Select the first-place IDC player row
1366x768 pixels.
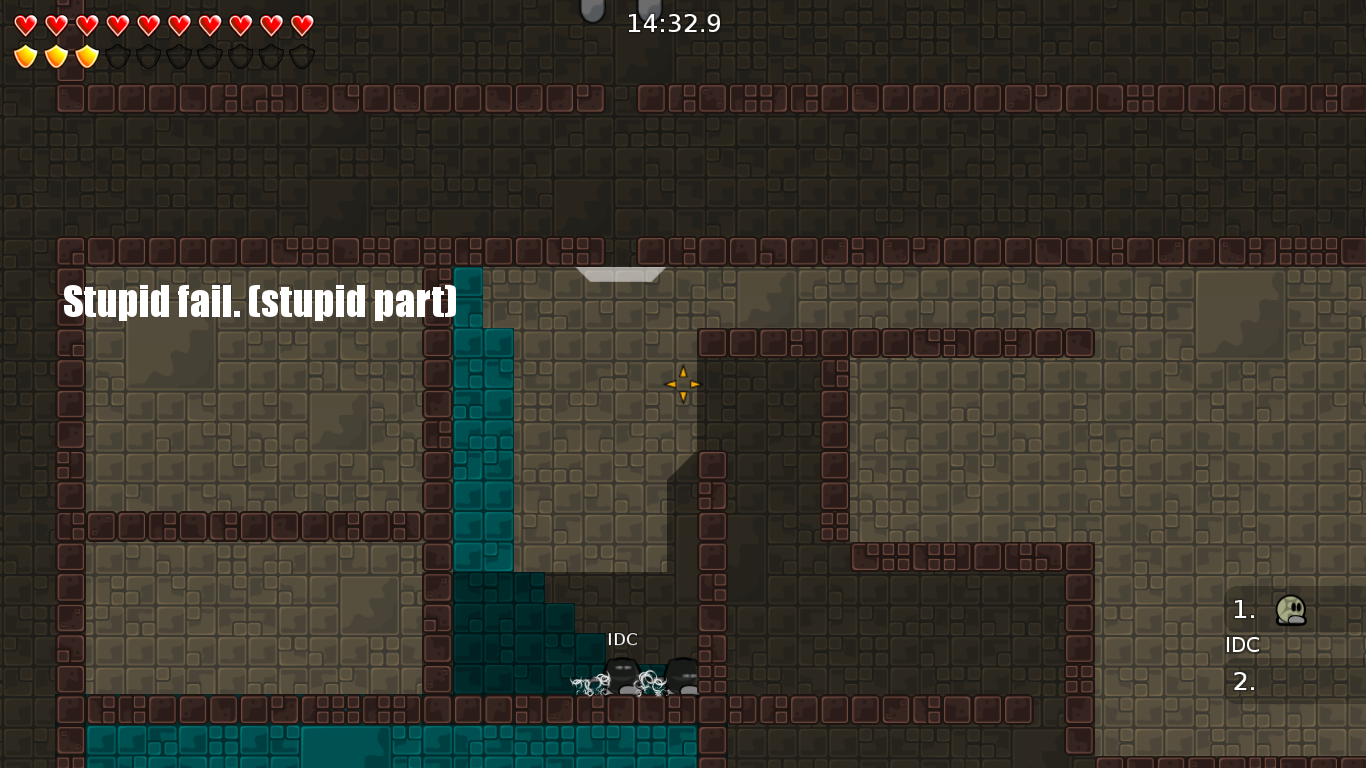(x=1290, y=610)
